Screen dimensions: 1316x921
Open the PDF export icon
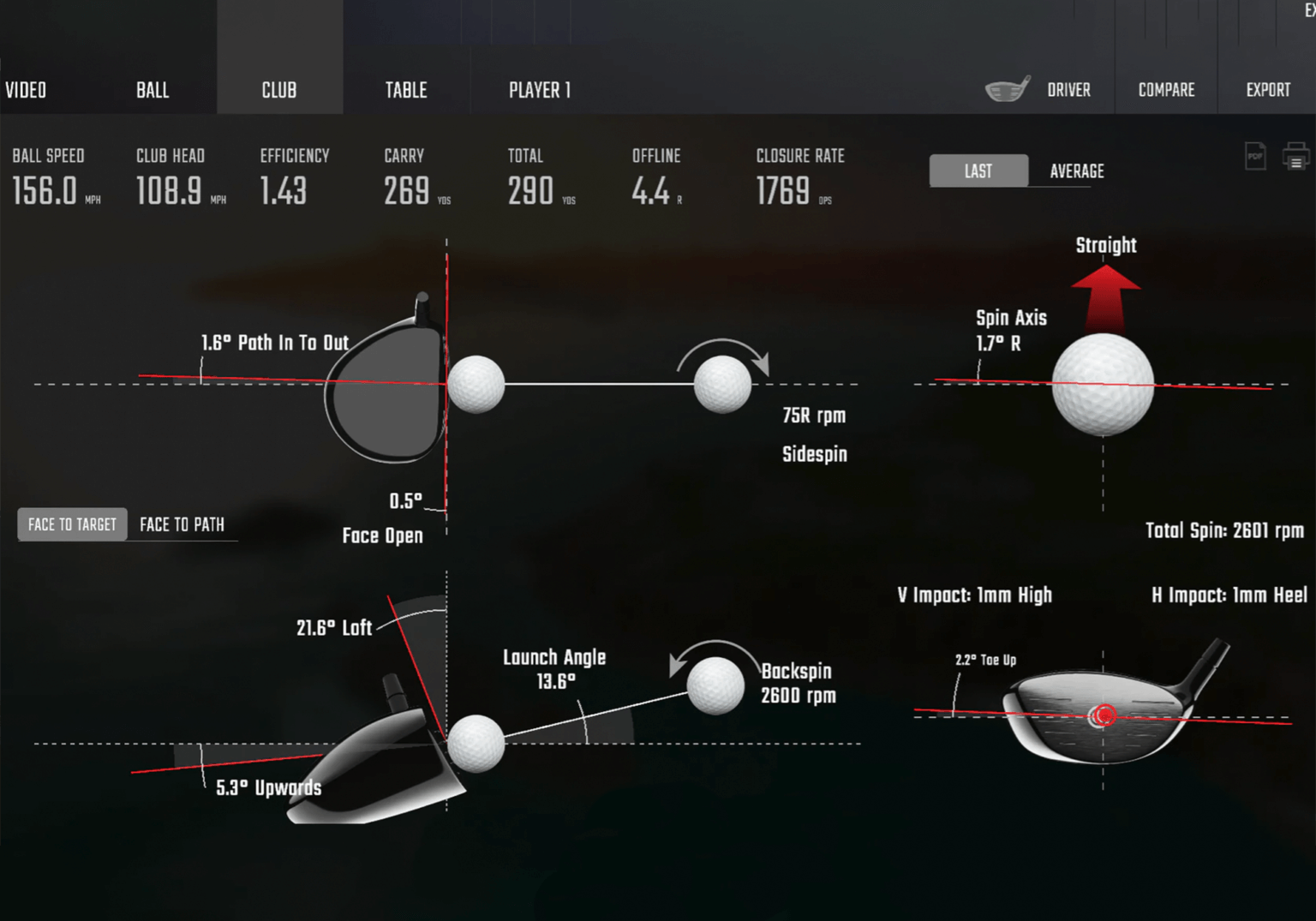[x=1254, y=156]
